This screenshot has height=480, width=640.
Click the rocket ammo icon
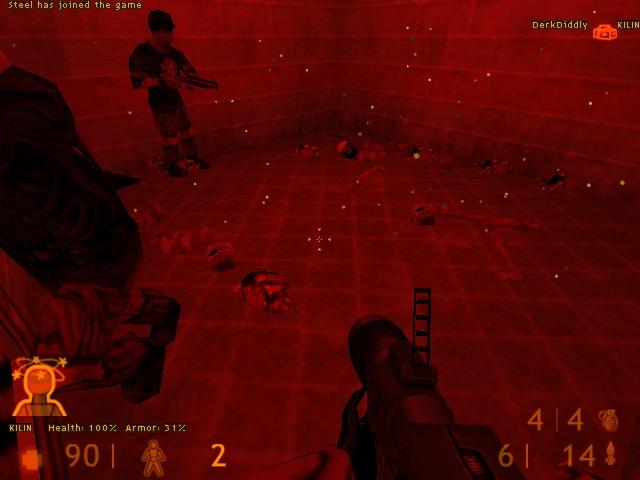coord(610,456)
